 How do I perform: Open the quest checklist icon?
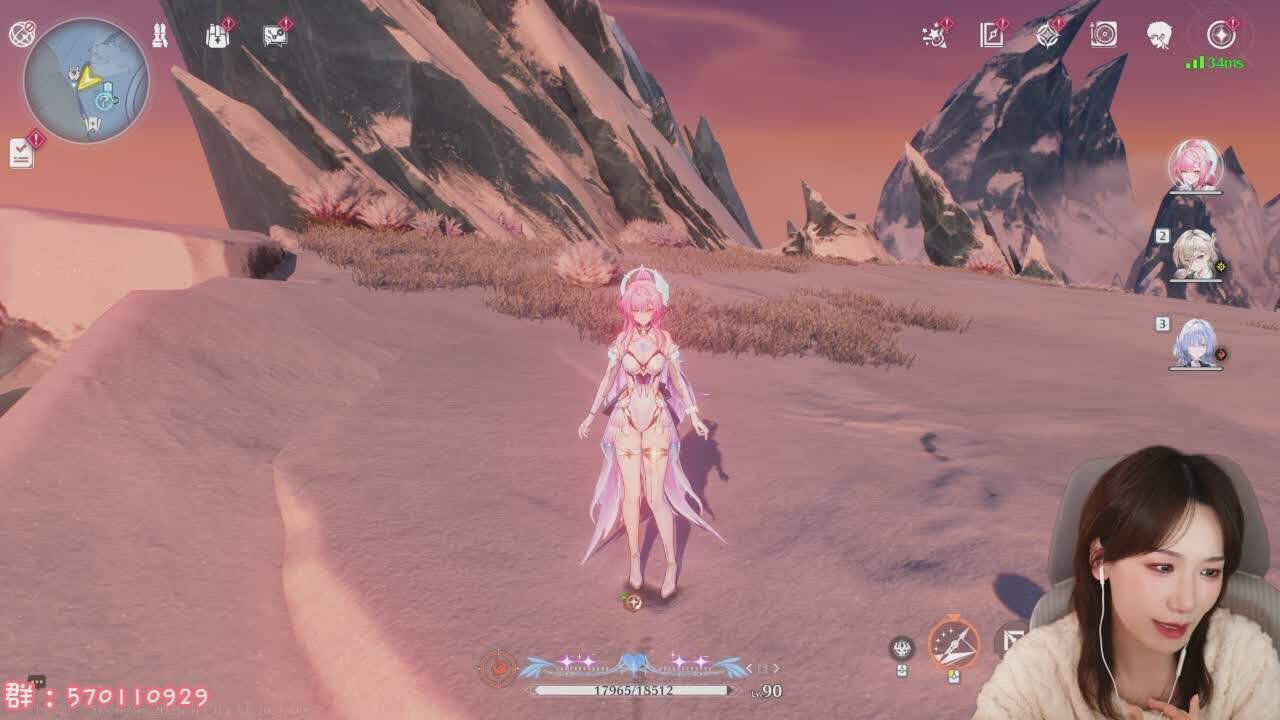point(22,152)
